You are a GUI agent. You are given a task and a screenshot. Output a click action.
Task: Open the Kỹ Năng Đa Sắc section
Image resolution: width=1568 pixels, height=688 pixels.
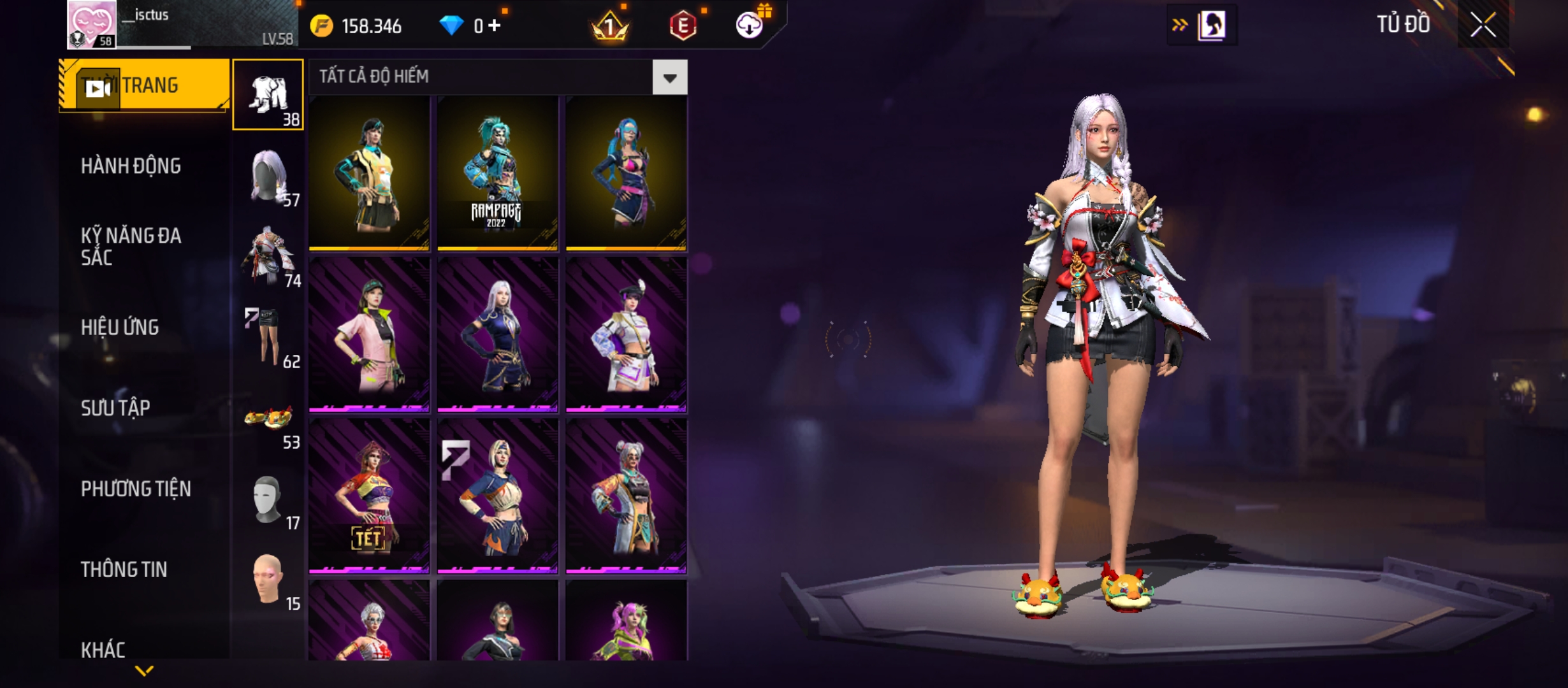pyautogui.click(x=131, y=247)
